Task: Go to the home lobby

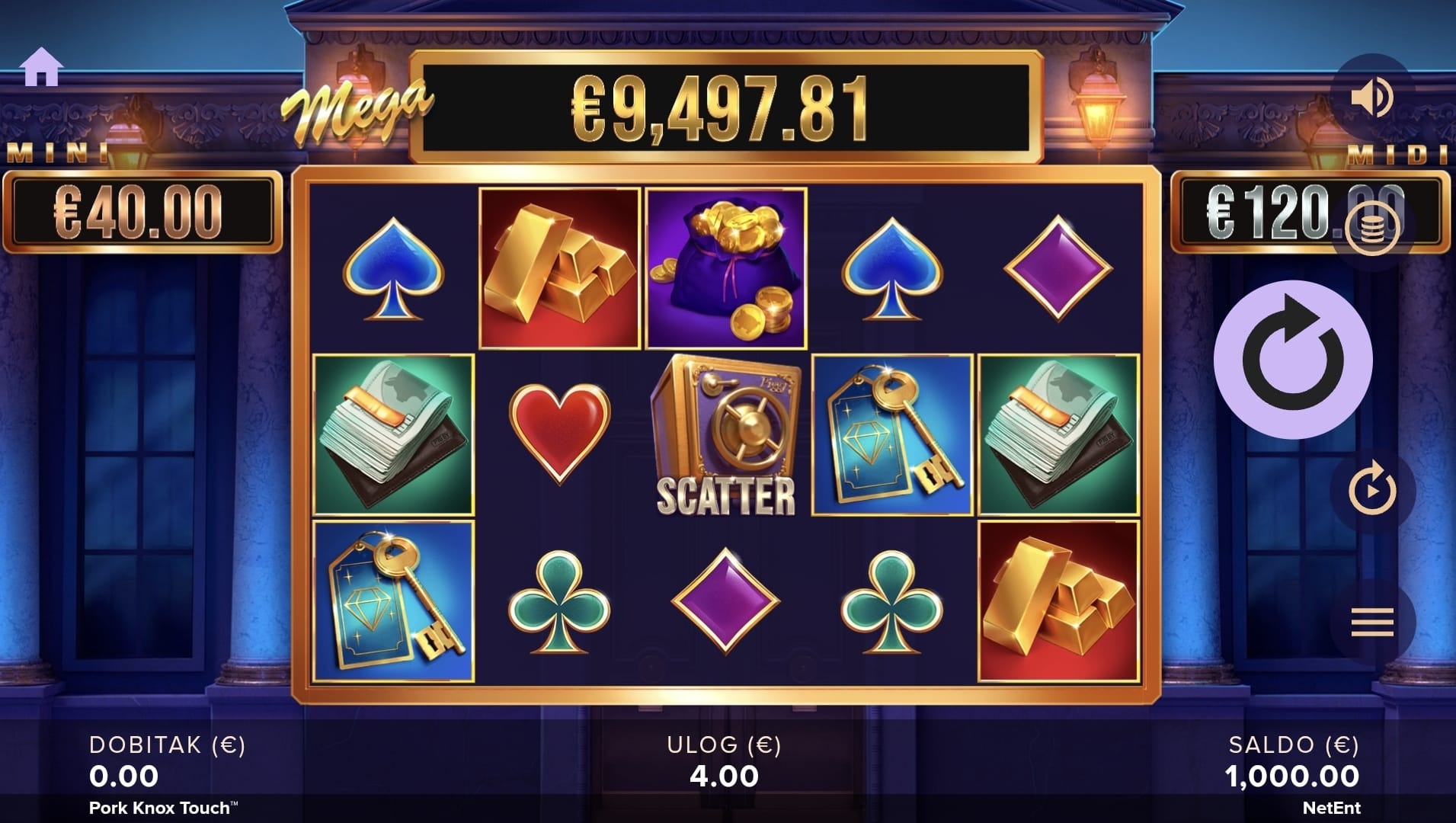Action: (41, 67)
